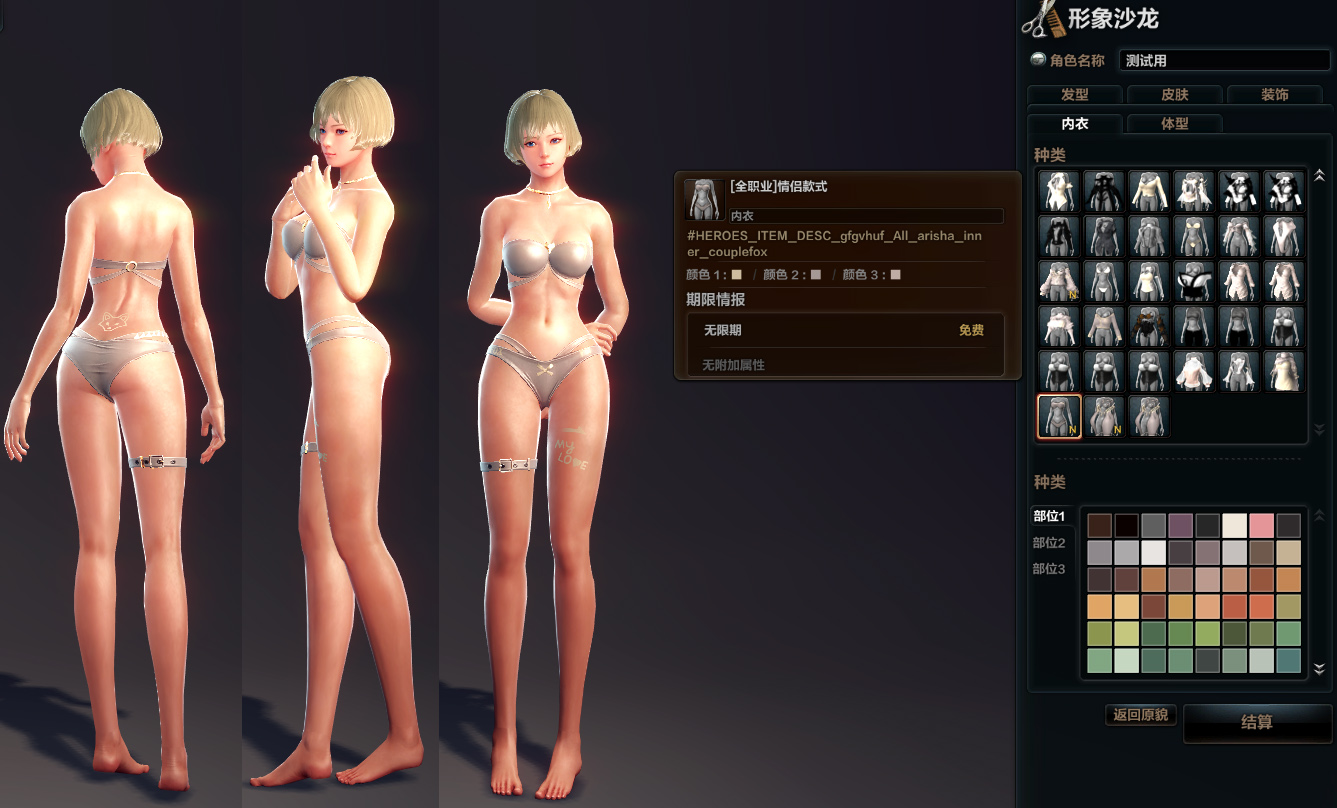Click the 角色名称 character name field
This screenshot has width=1337, height=808.
(1223, 61)
